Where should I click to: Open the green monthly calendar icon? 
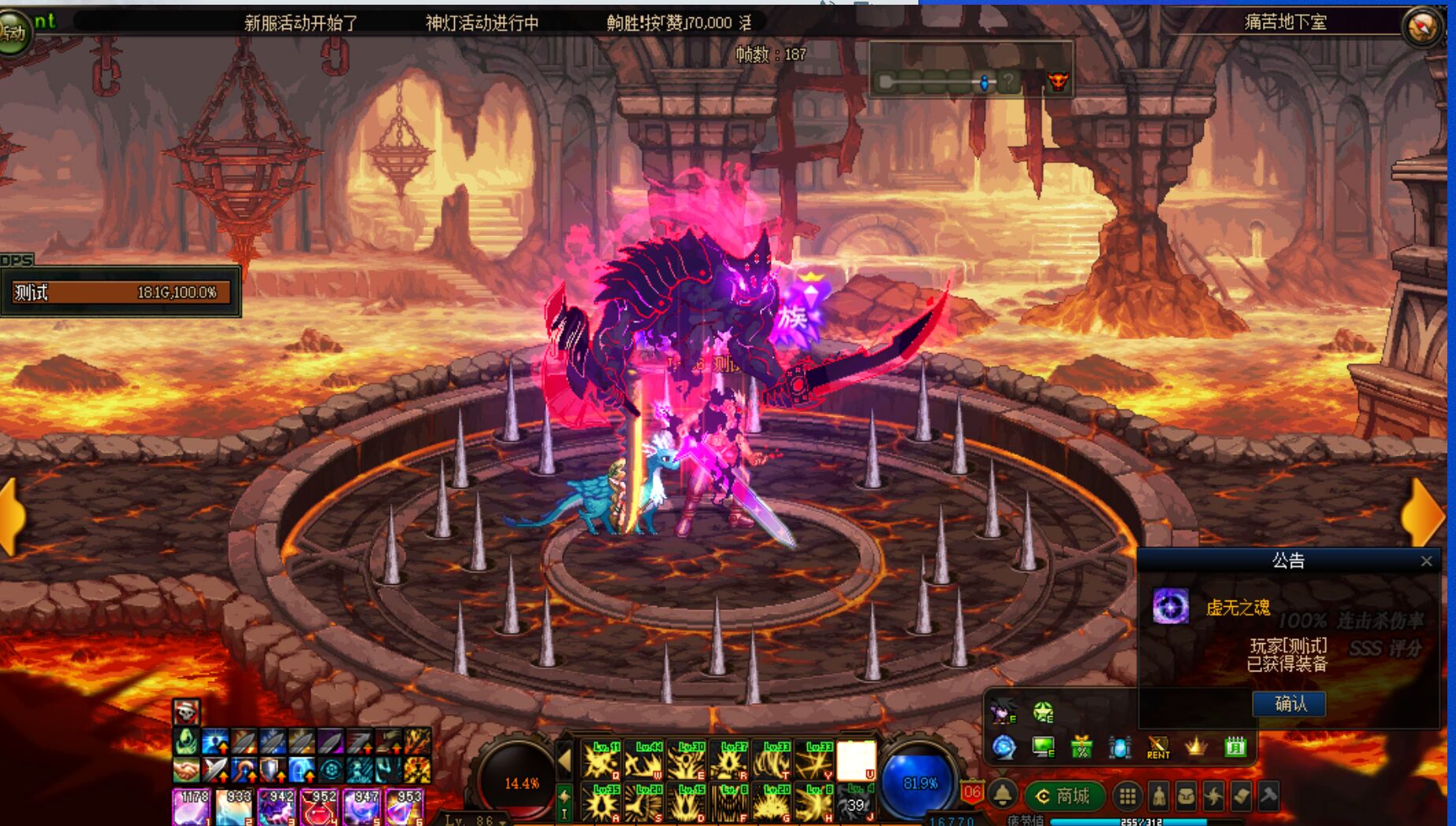click(x=1235, y=746)
